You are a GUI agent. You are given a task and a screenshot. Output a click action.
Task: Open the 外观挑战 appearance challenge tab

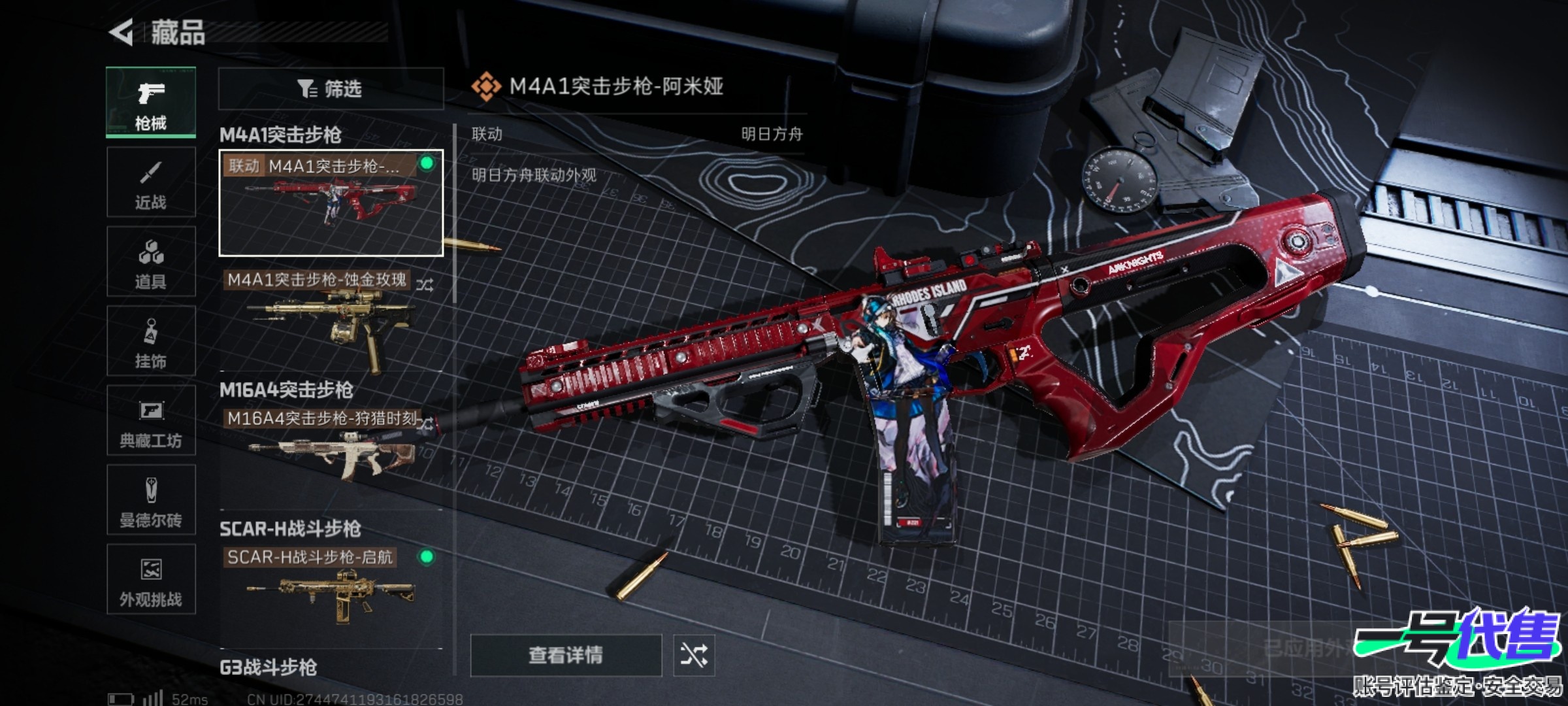pos(151,580)
